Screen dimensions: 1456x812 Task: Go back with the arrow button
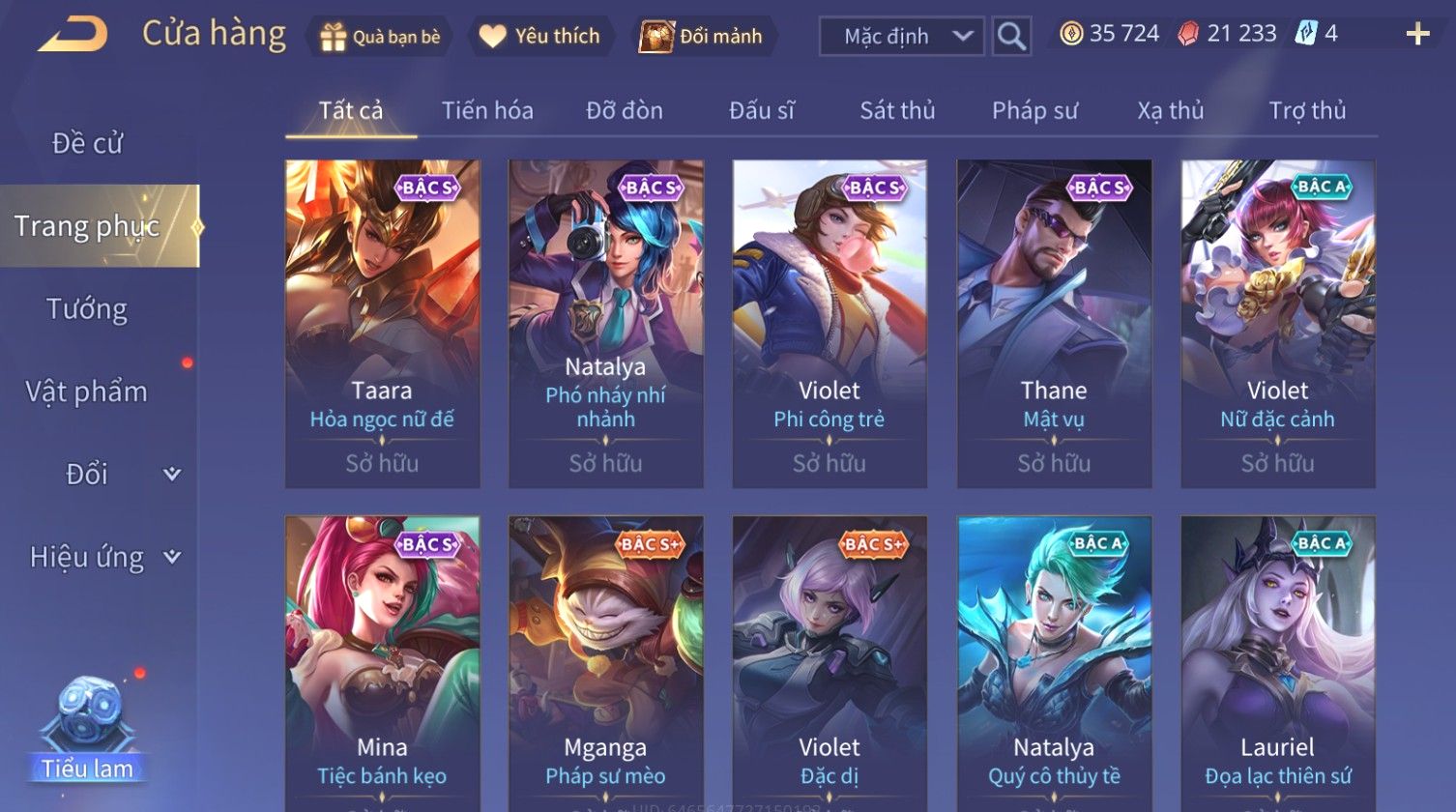tap(73, 36)
